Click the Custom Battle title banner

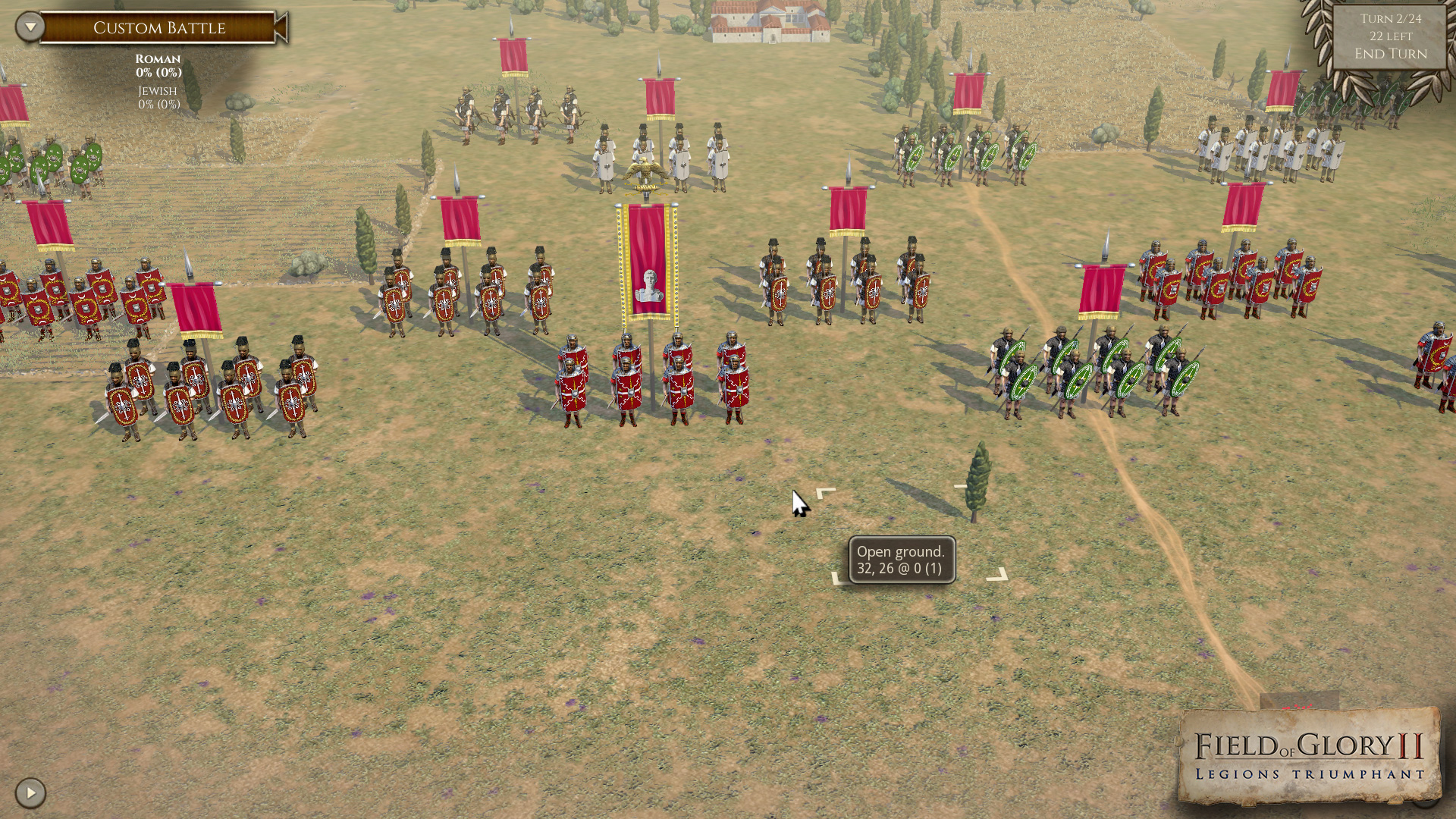click(x=159, y=27)
